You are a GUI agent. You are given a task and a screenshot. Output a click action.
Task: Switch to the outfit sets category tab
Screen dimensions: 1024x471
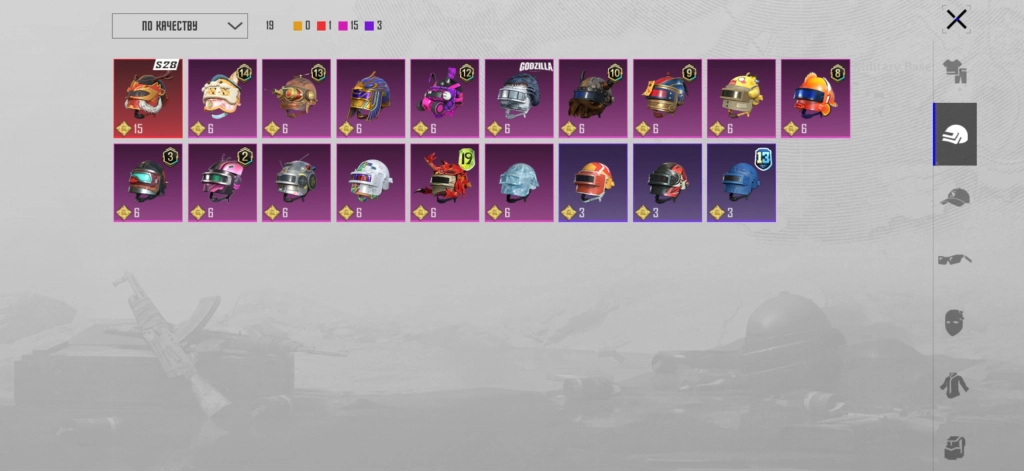tap(955, 72)
